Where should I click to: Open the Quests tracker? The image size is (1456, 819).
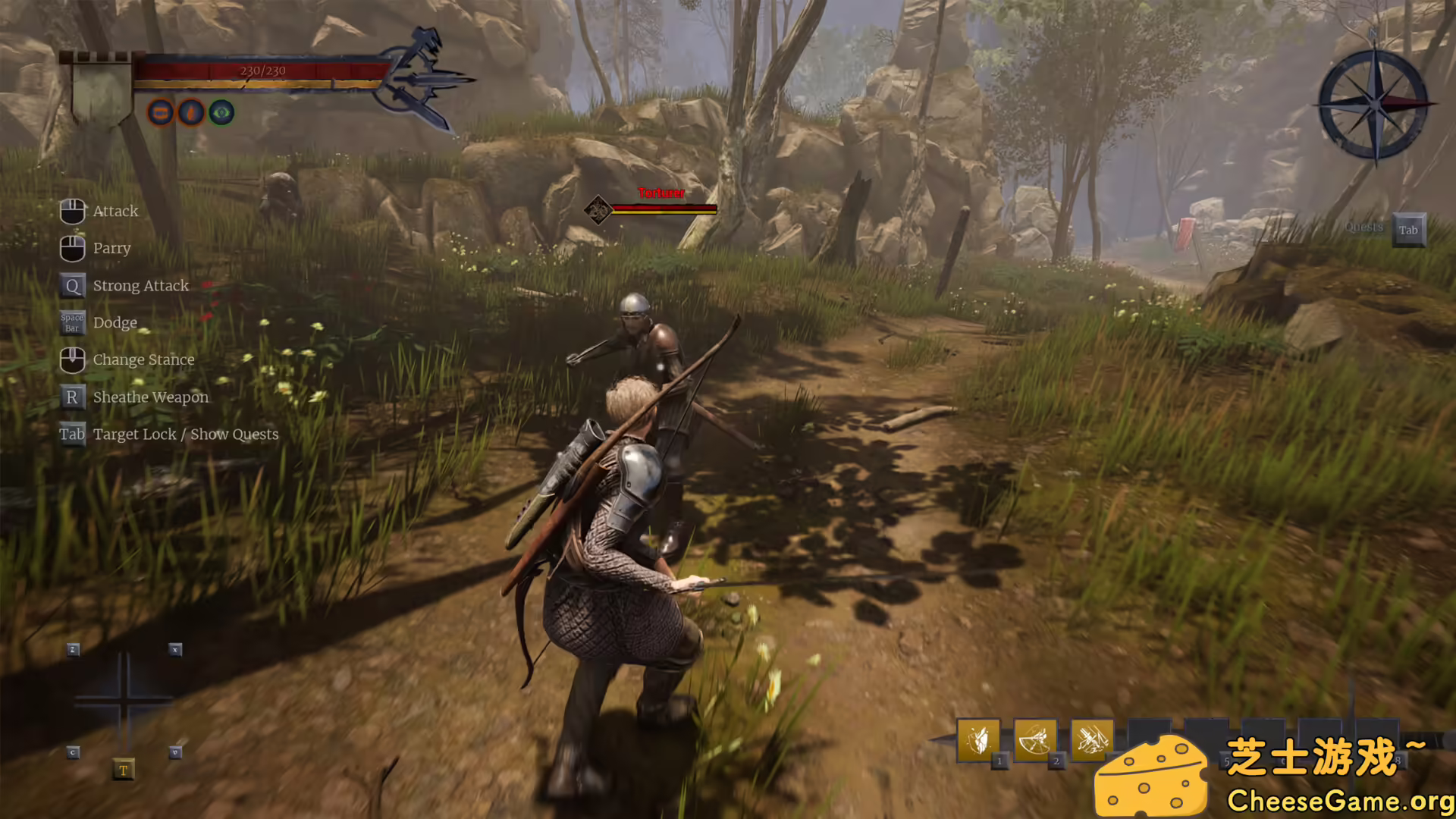[1408, 230]
